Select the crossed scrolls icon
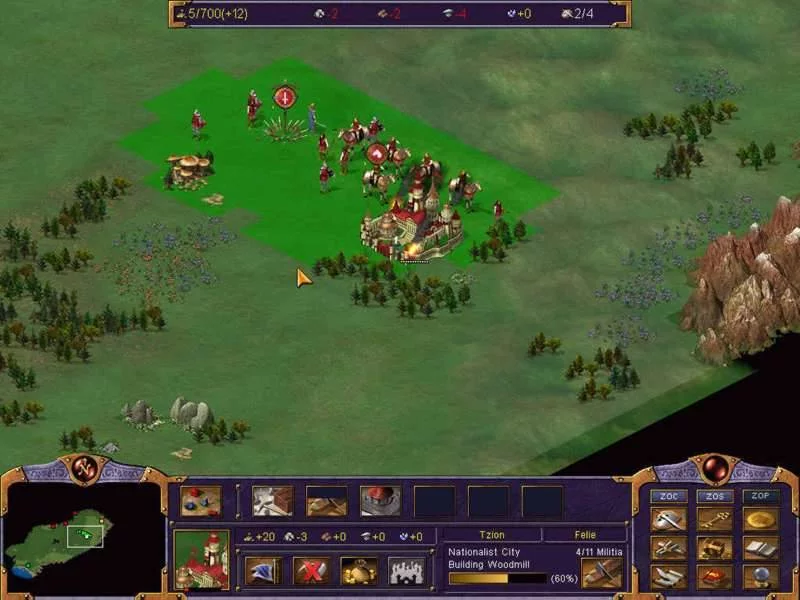 (x=667, y=548)
